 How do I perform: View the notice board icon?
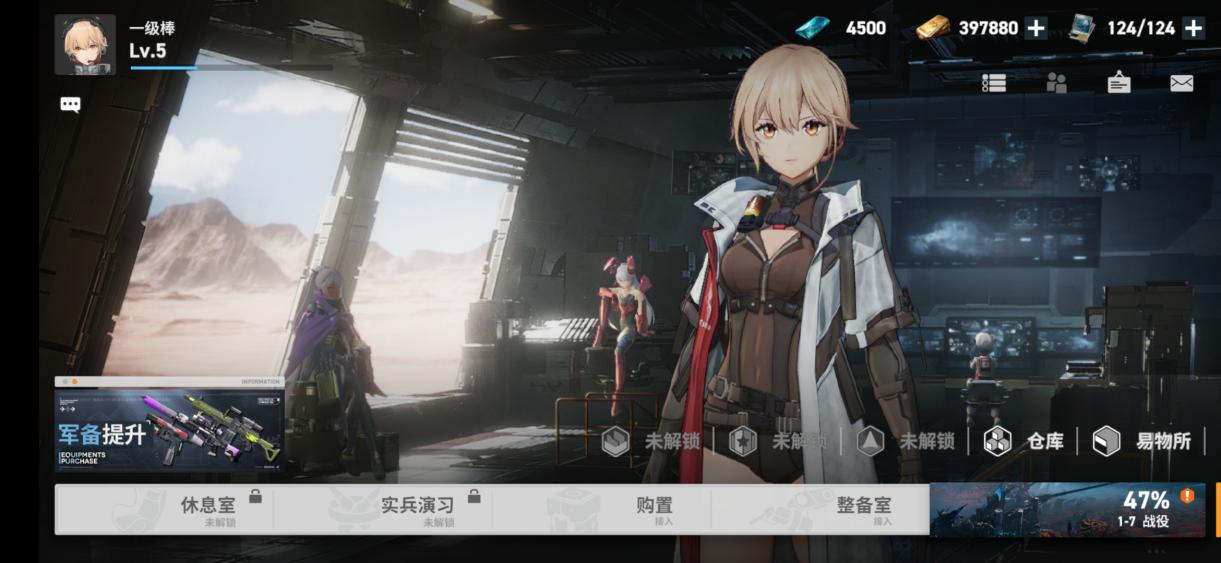[x=1119, y=84]
